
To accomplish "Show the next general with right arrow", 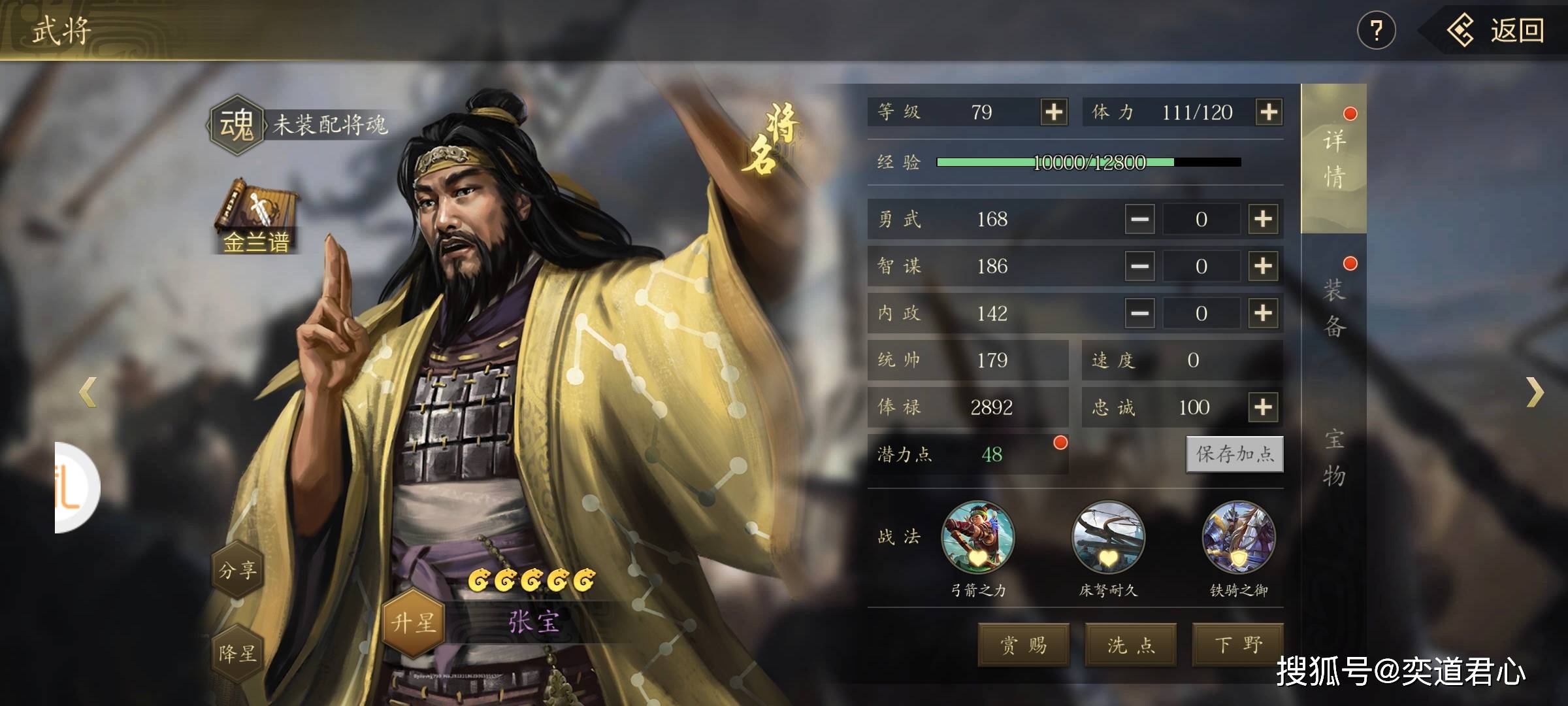I will click(1535, 392).
